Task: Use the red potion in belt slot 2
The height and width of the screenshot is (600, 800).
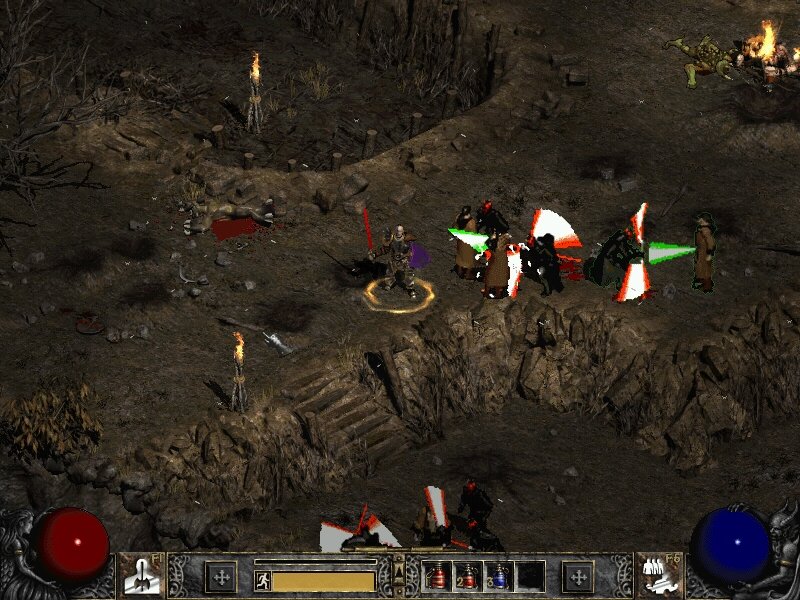Action: click(x=467, y=576)
